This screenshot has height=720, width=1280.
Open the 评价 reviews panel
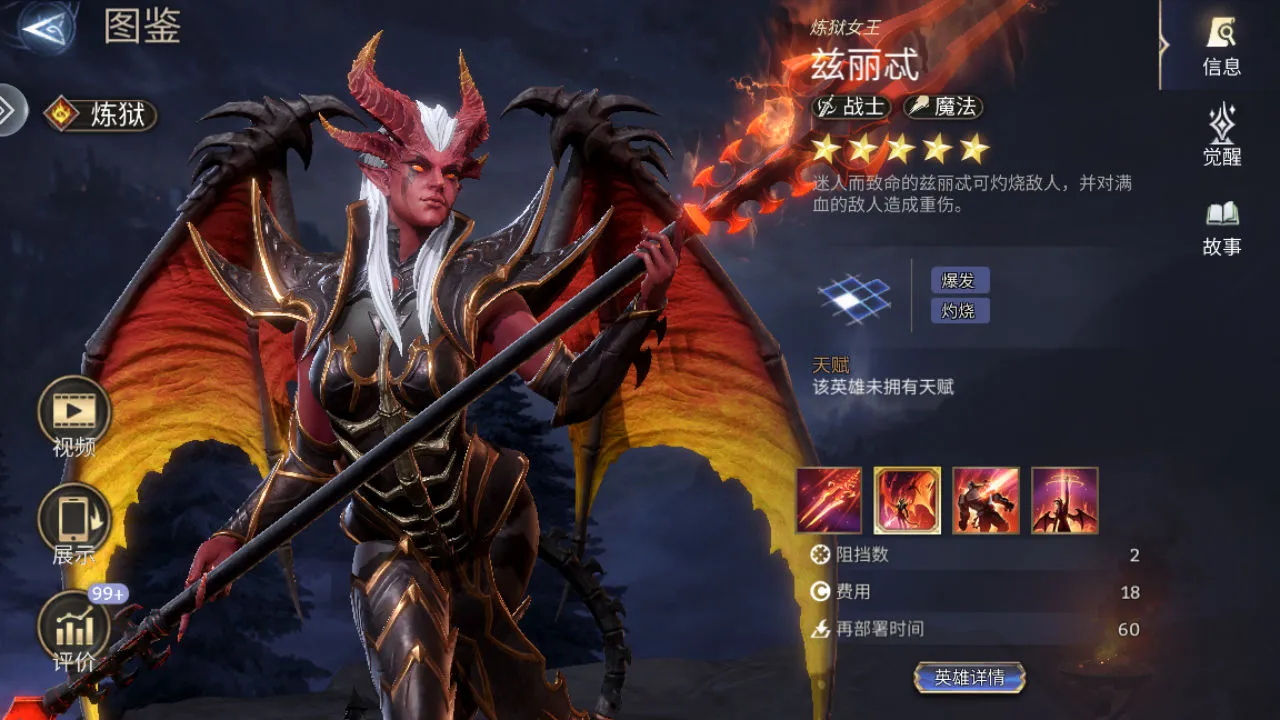74,628
